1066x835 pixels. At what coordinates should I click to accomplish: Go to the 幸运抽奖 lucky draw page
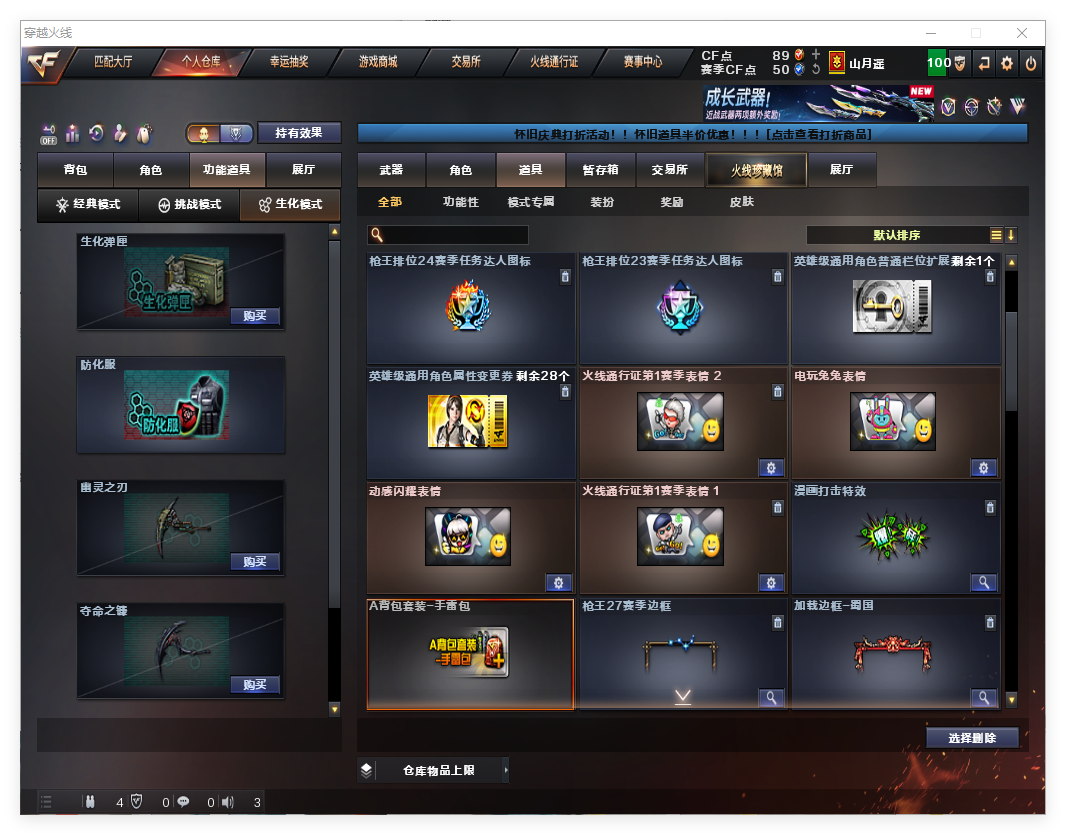click(x=289, y=62)
